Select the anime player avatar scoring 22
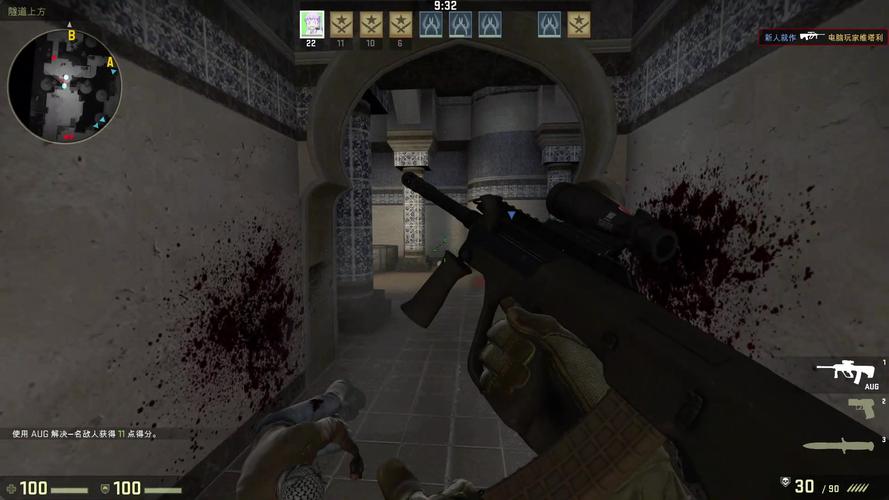889x500 pixels. tap(312, 24)
